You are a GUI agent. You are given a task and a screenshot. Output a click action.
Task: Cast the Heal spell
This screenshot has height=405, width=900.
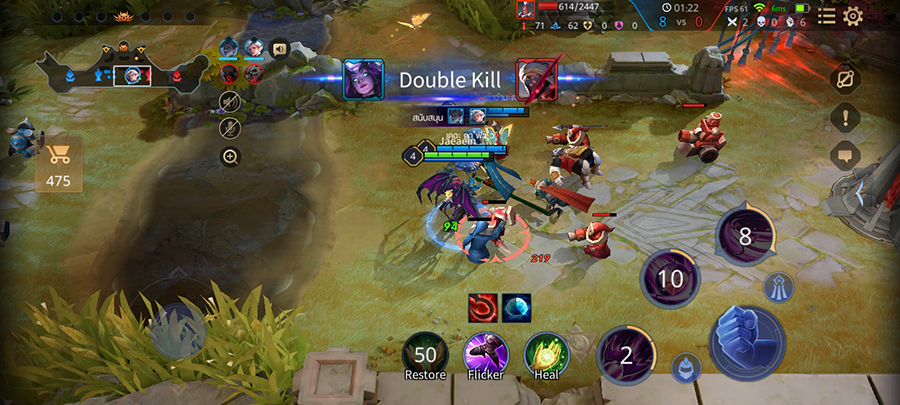point(546,356)
